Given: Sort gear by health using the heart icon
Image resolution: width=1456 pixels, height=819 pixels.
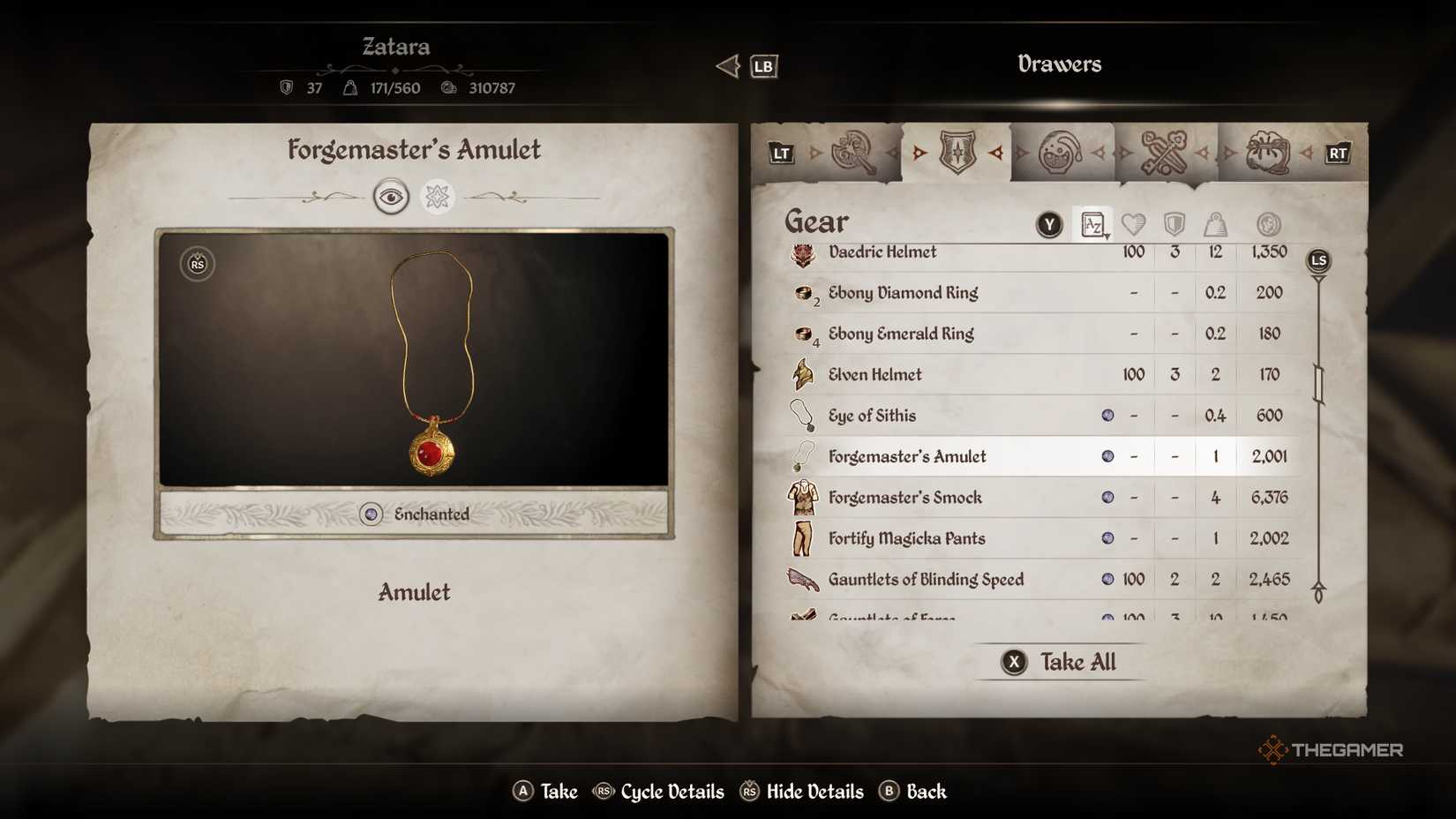Looking at the screenshot, I should click(1133, 223).
